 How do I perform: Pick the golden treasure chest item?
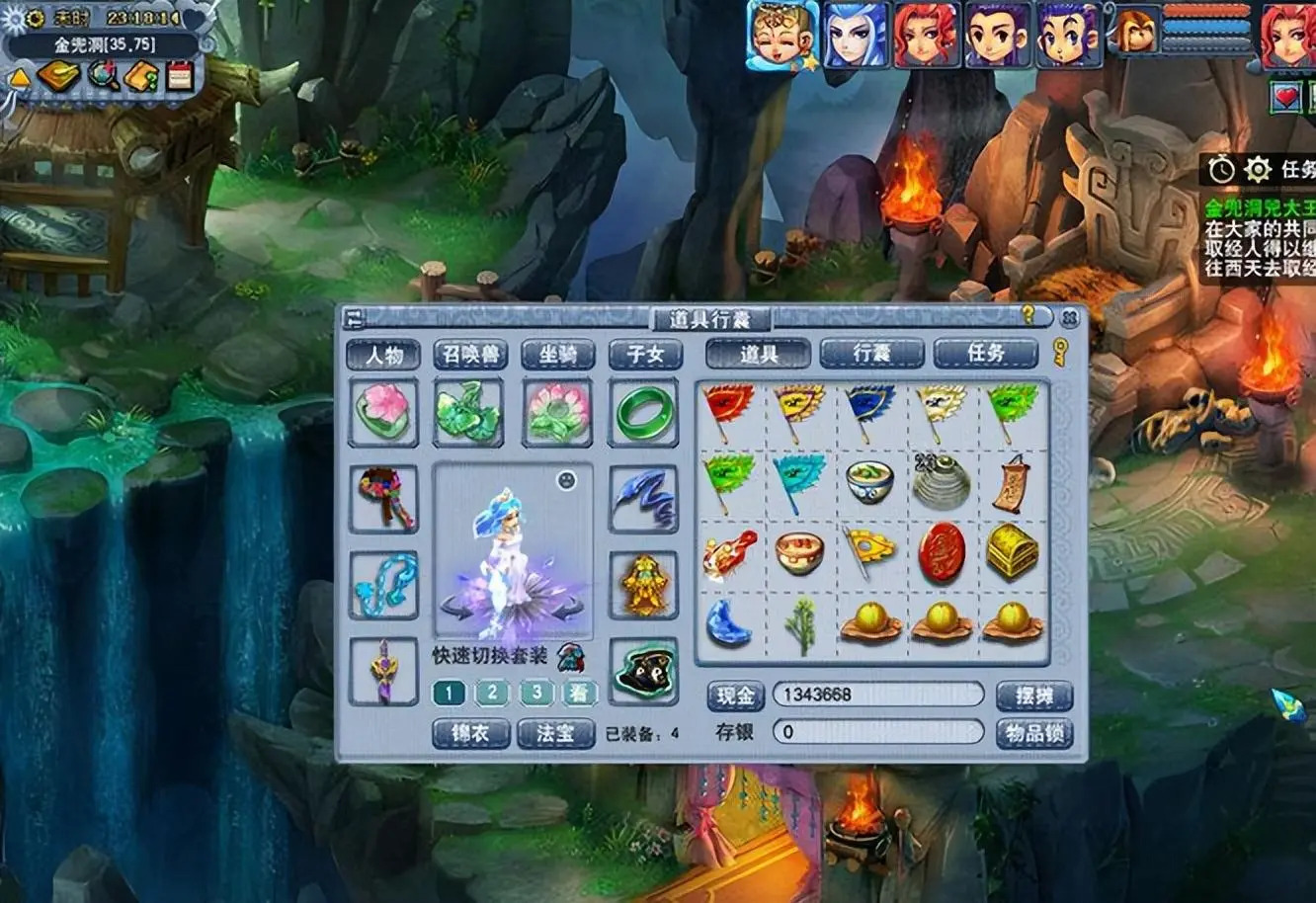[x=1013, y=551]
